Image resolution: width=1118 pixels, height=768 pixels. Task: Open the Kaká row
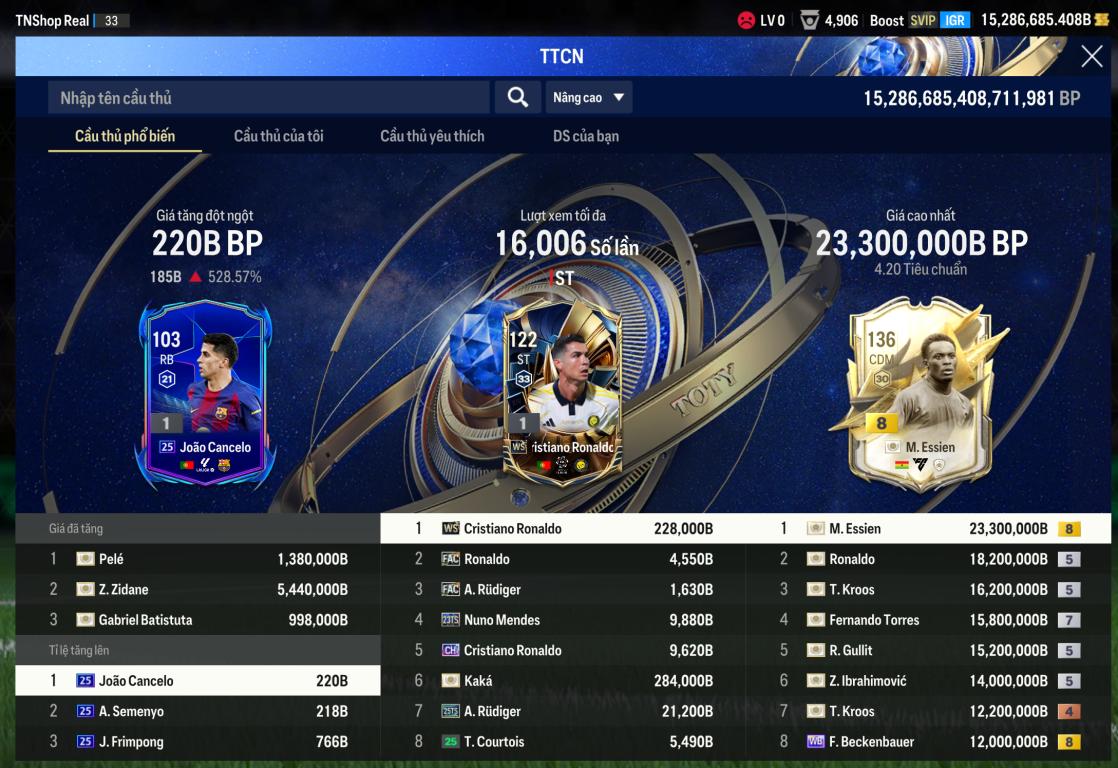tap(563, 681)
